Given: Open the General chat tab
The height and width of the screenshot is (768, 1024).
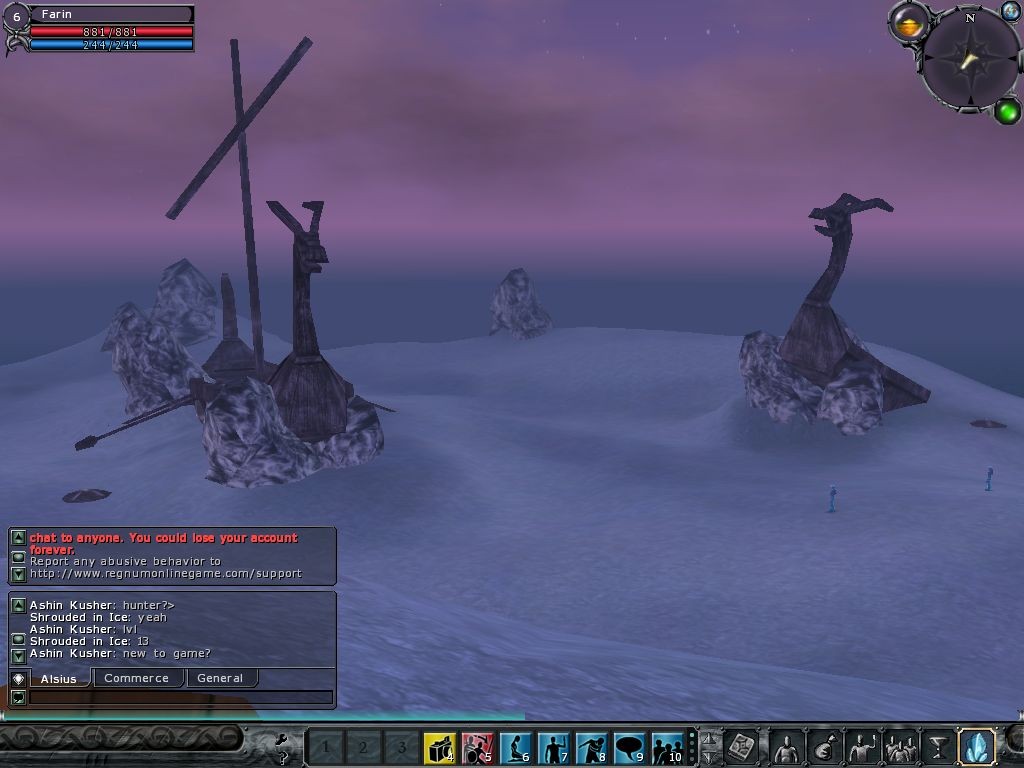Looking at the screenshot, I should (220, 678).
